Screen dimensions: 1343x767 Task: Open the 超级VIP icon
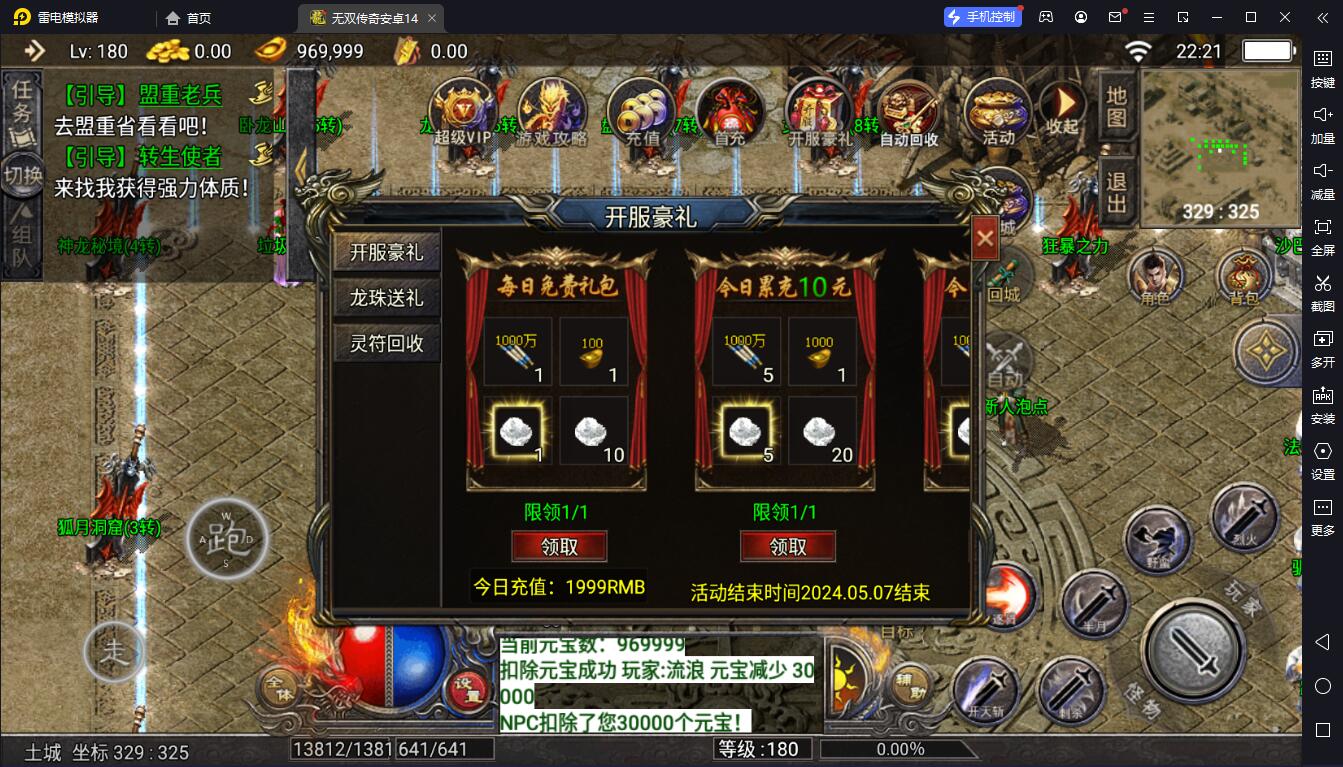coord(465,111)
